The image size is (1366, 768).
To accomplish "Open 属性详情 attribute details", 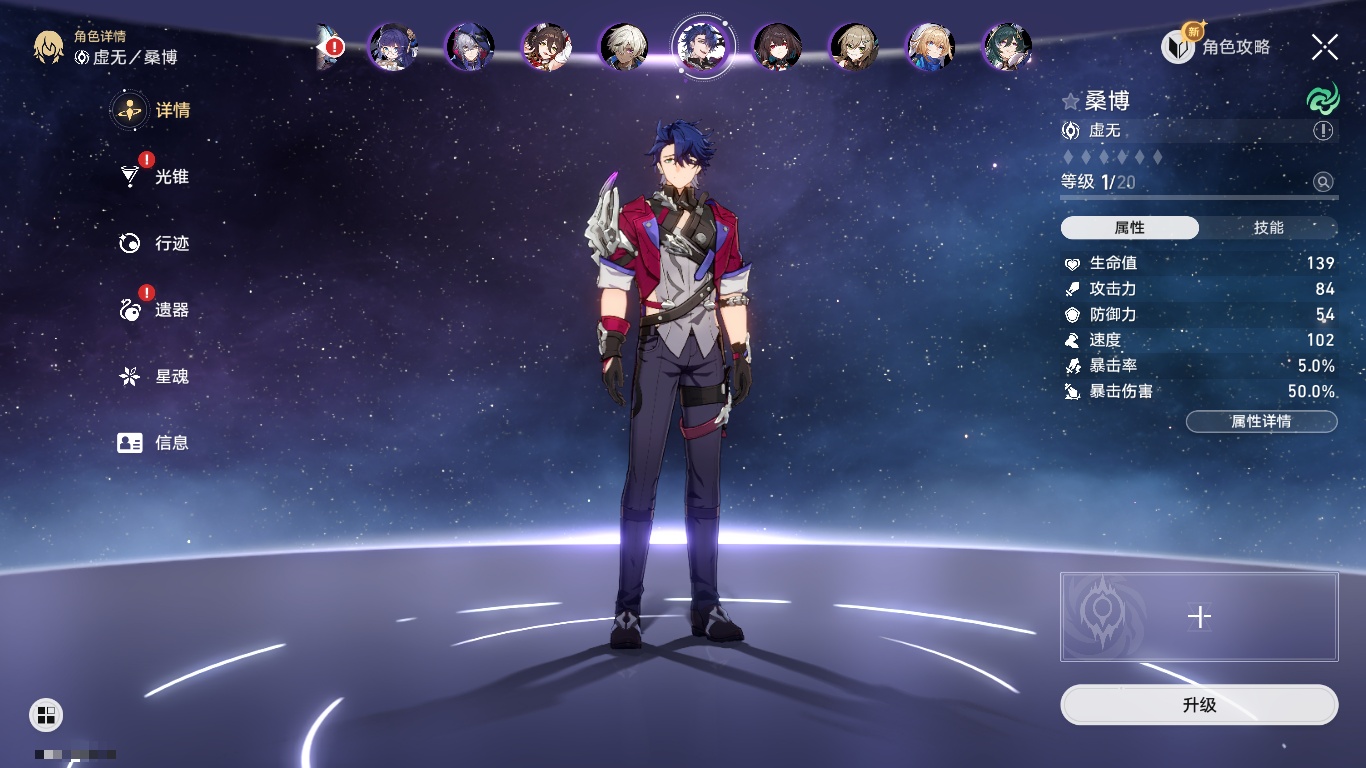I will pyautogui.click(x=1261, y=422).
